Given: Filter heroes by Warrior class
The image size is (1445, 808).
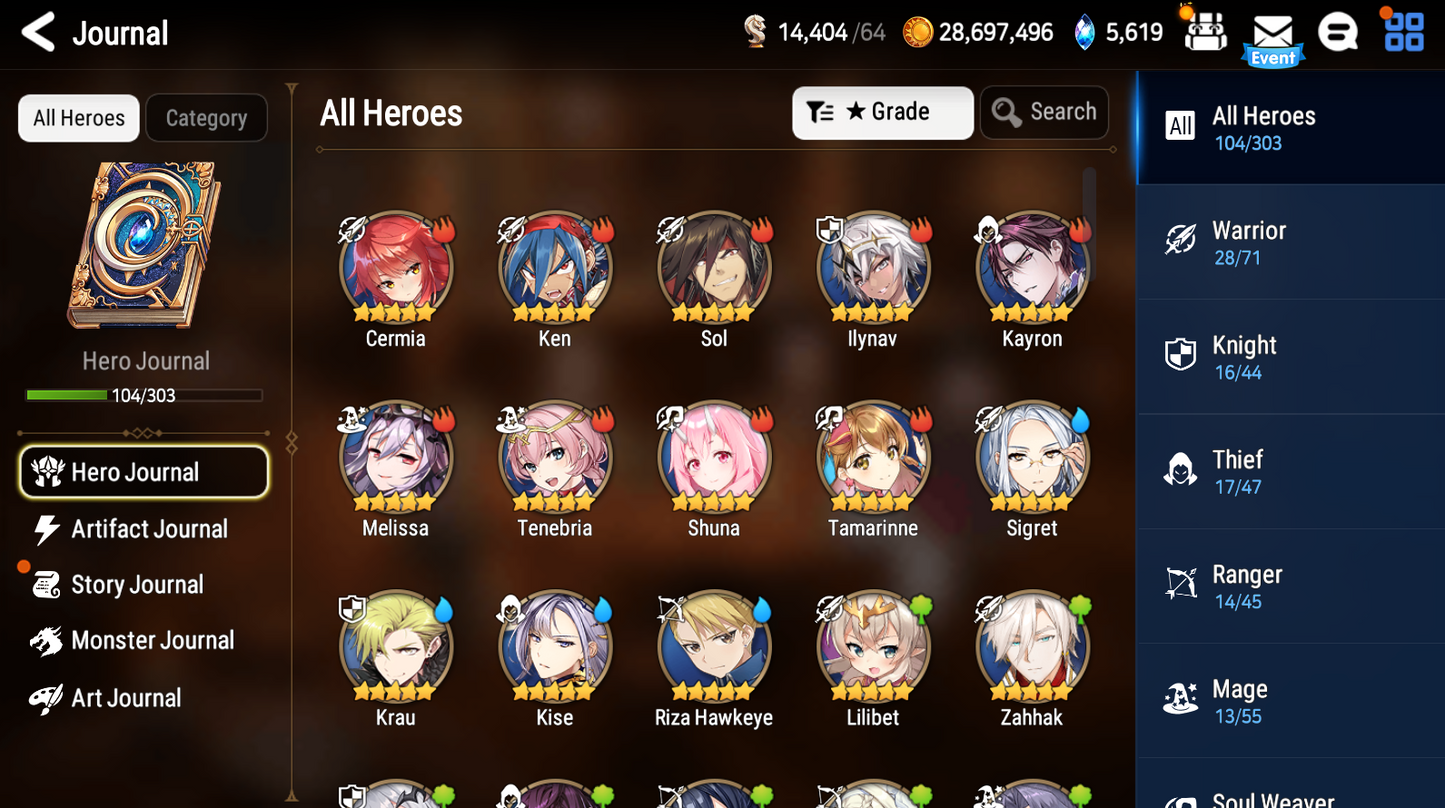Looking at the screenshot, I should (1290, 242).
